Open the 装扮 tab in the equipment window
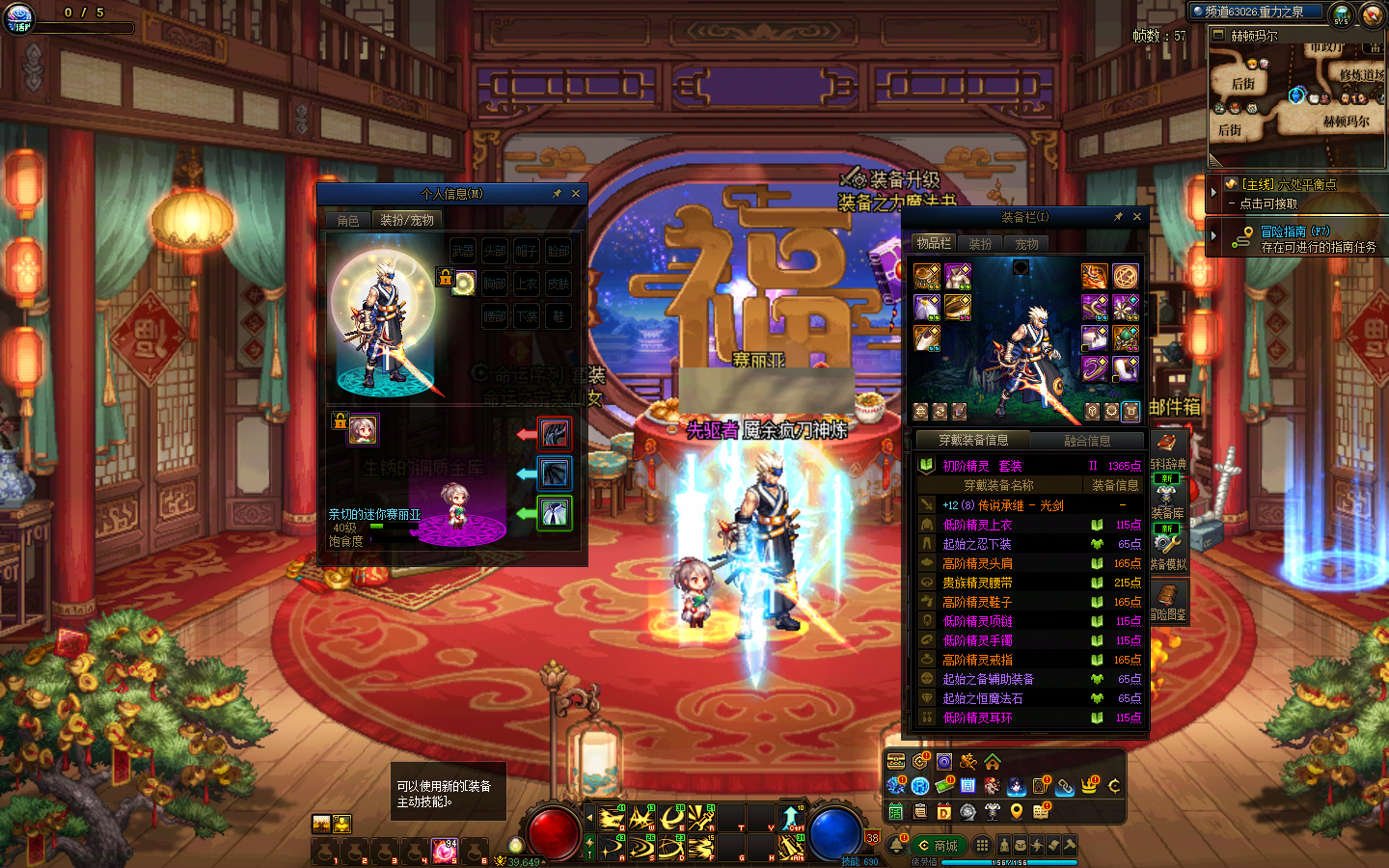Viewport: 1389px width, 868px height. [x=980, y=244]
